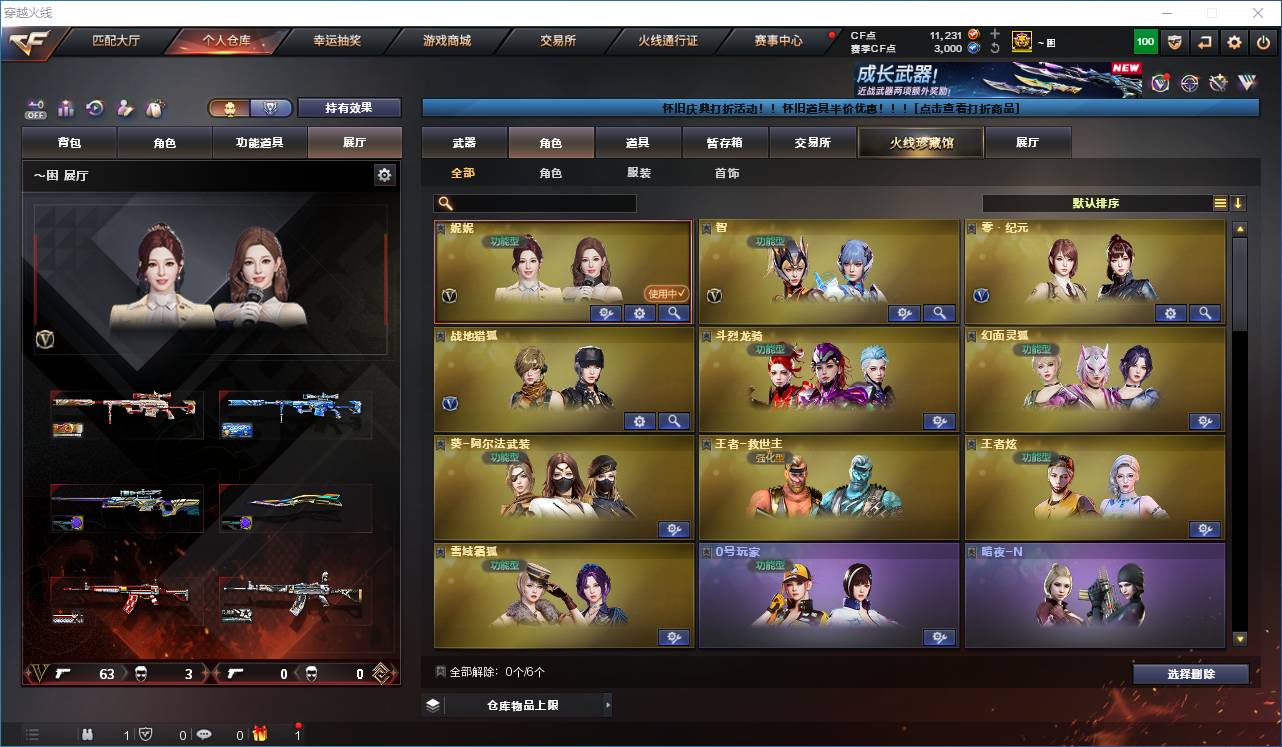The width and height of the screenshot is (1282, 747).
Task: Open the character edit icon in the left sidebar
Action: [x=125, y=107]
